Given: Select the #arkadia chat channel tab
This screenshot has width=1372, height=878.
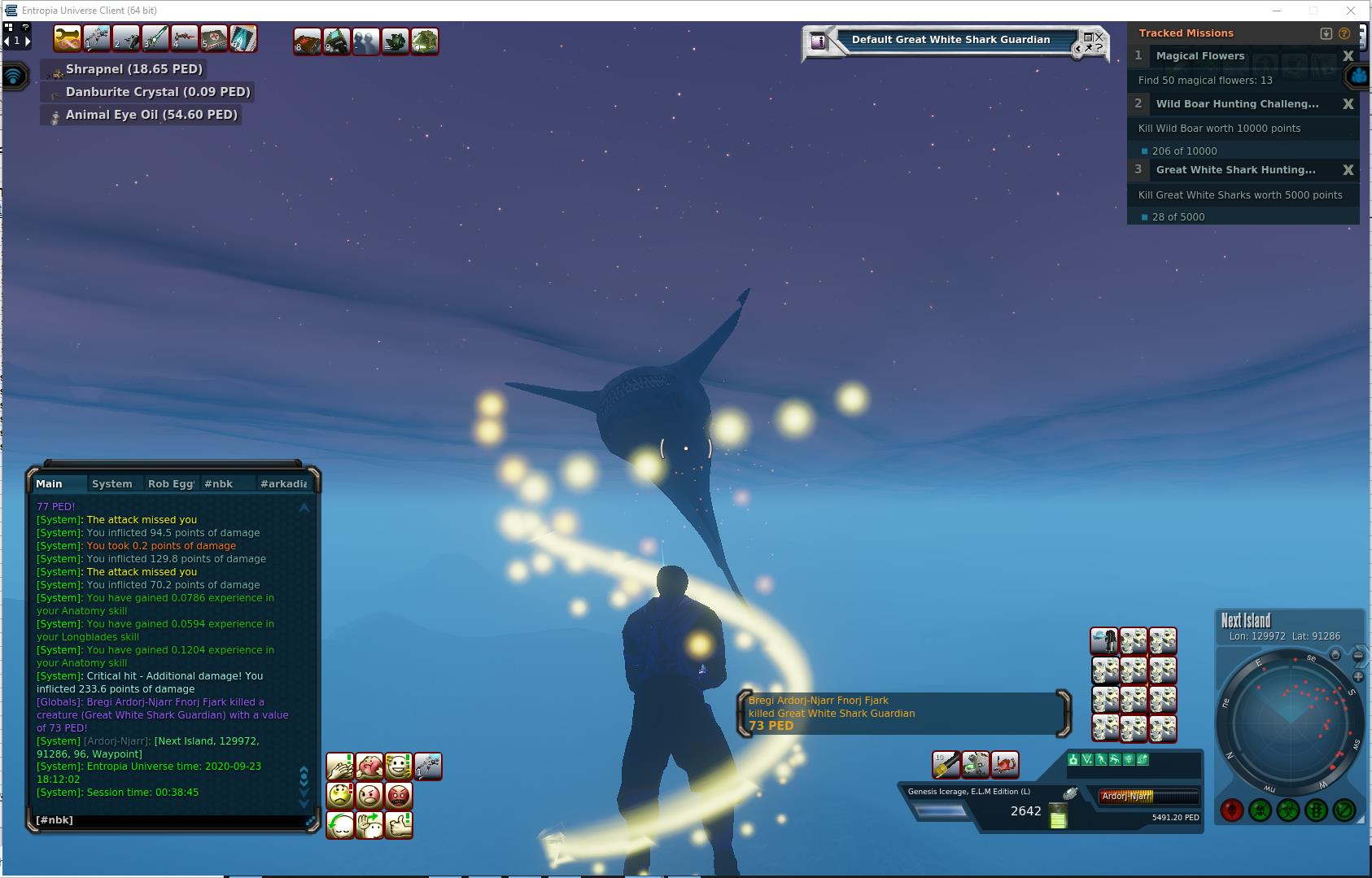Looking at the screenshot, I should pos(283,483).
